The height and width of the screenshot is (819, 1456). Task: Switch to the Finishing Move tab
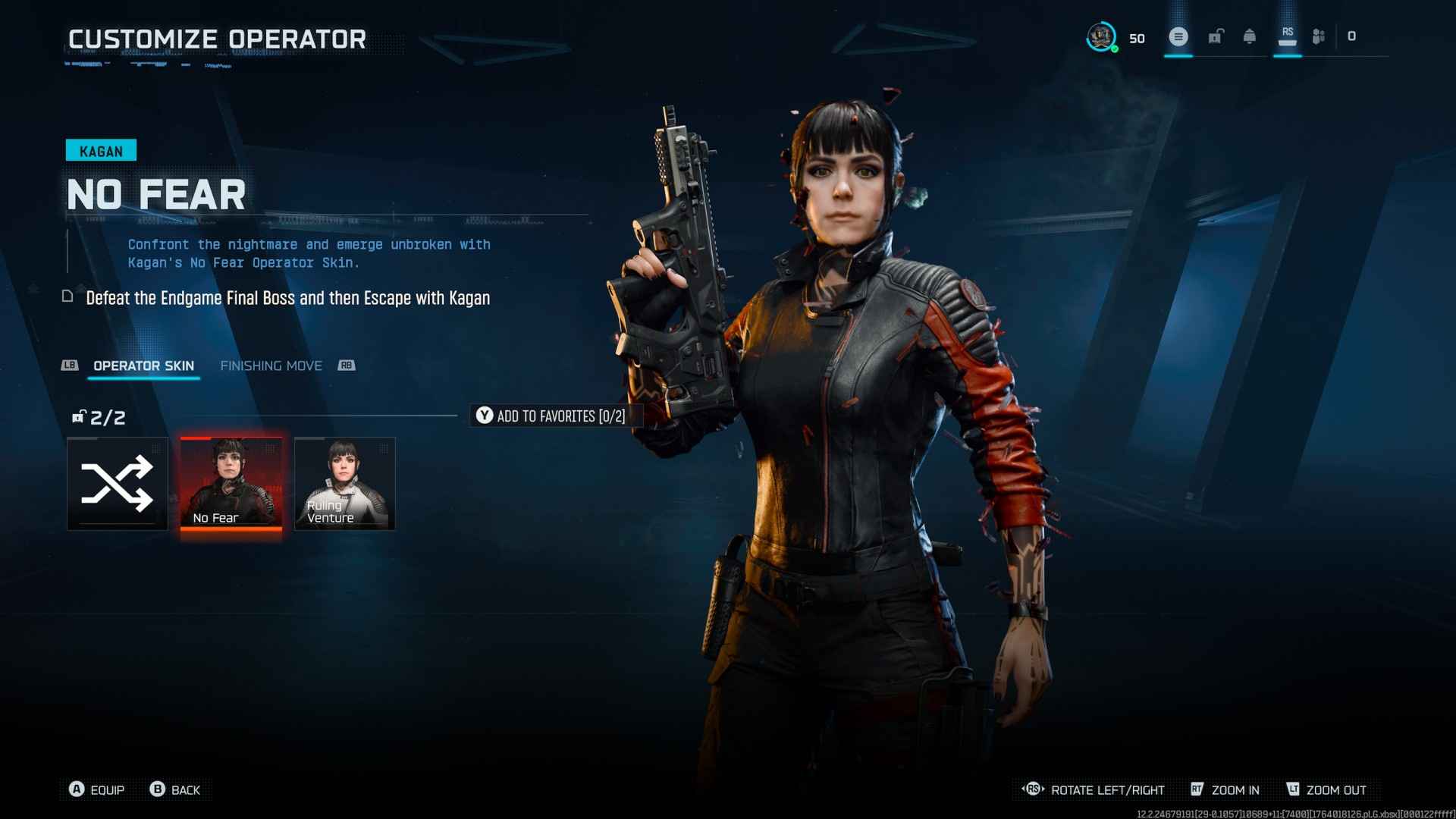271,366
